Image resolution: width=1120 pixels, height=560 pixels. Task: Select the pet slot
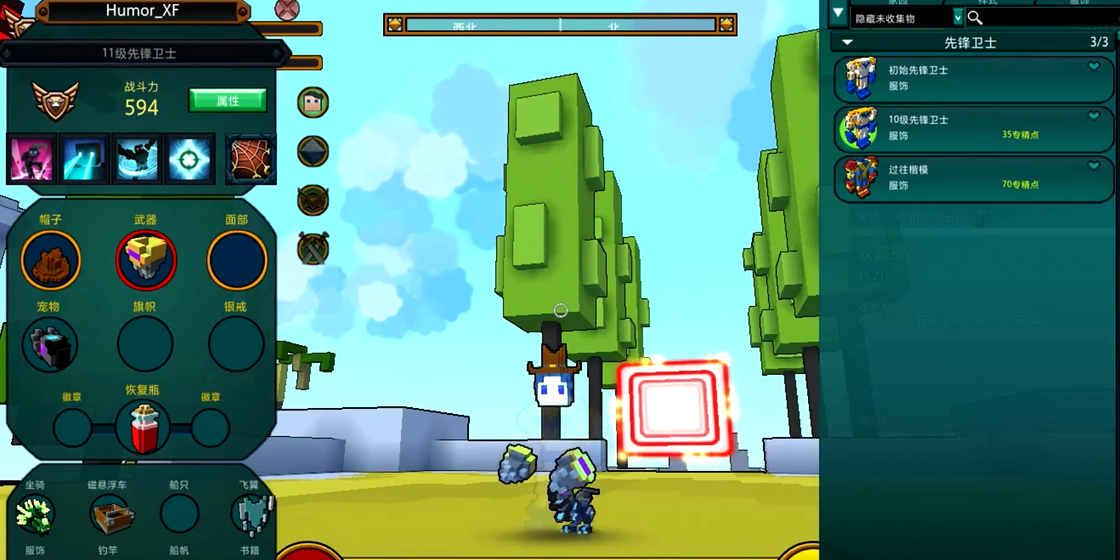click(50, 345)
